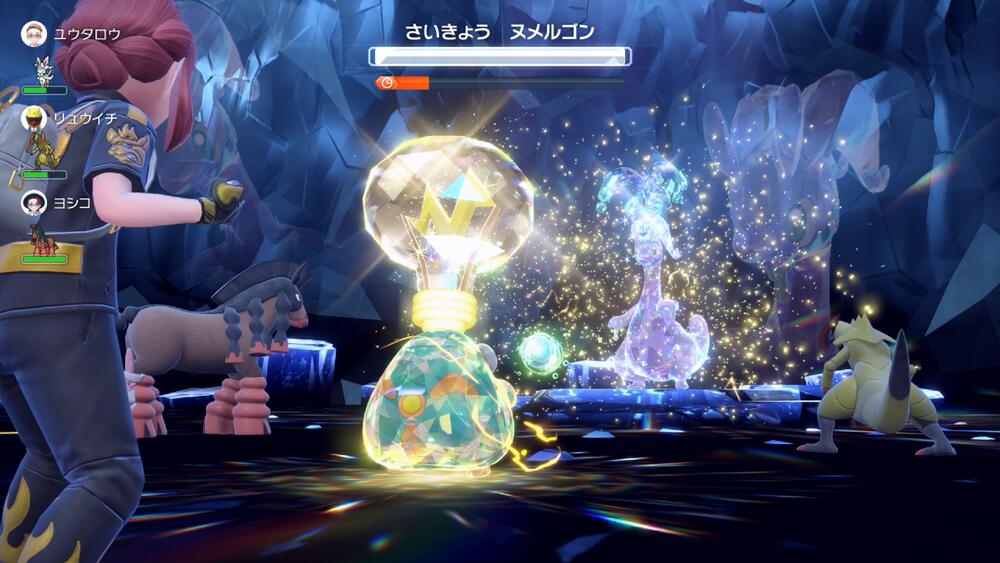Select ユウタロウ's trainer portrait
The image size is (1000, 563).
[x=34, y=34]
